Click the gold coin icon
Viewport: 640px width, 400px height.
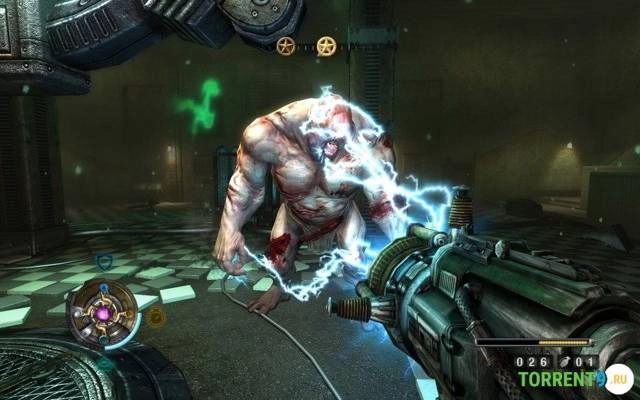click(156, 317)
